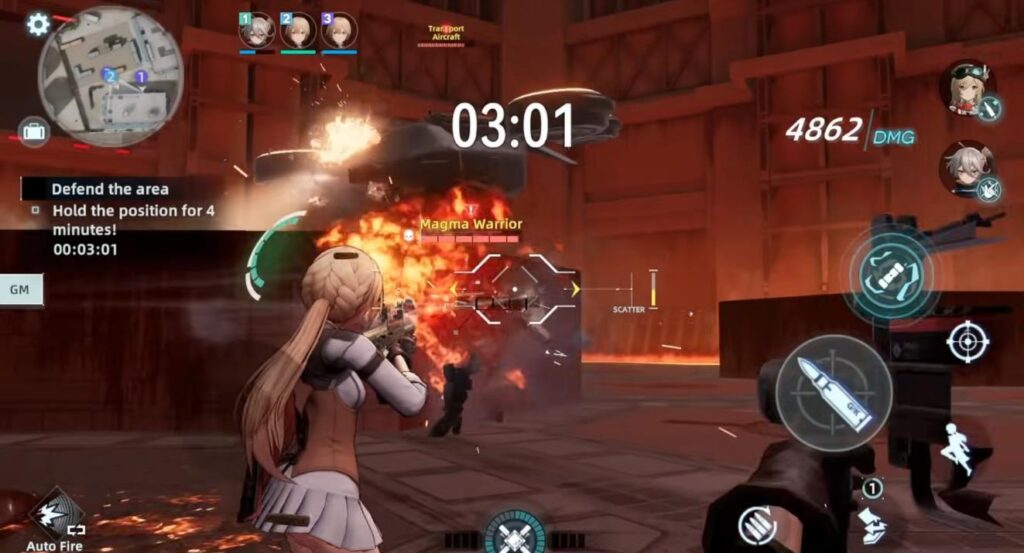Open settings via the gear icon

coord(38,24)
